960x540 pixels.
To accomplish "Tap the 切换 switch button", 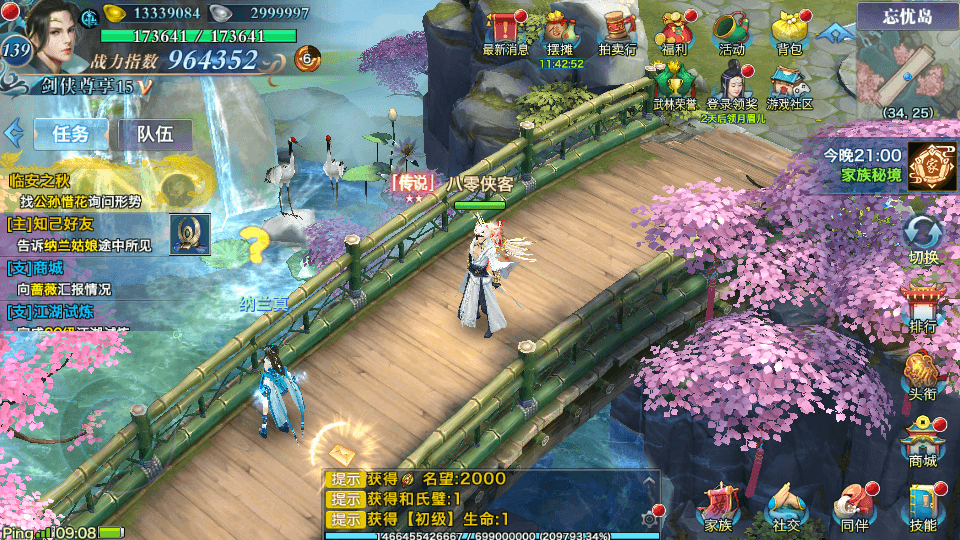I will 923,238.
